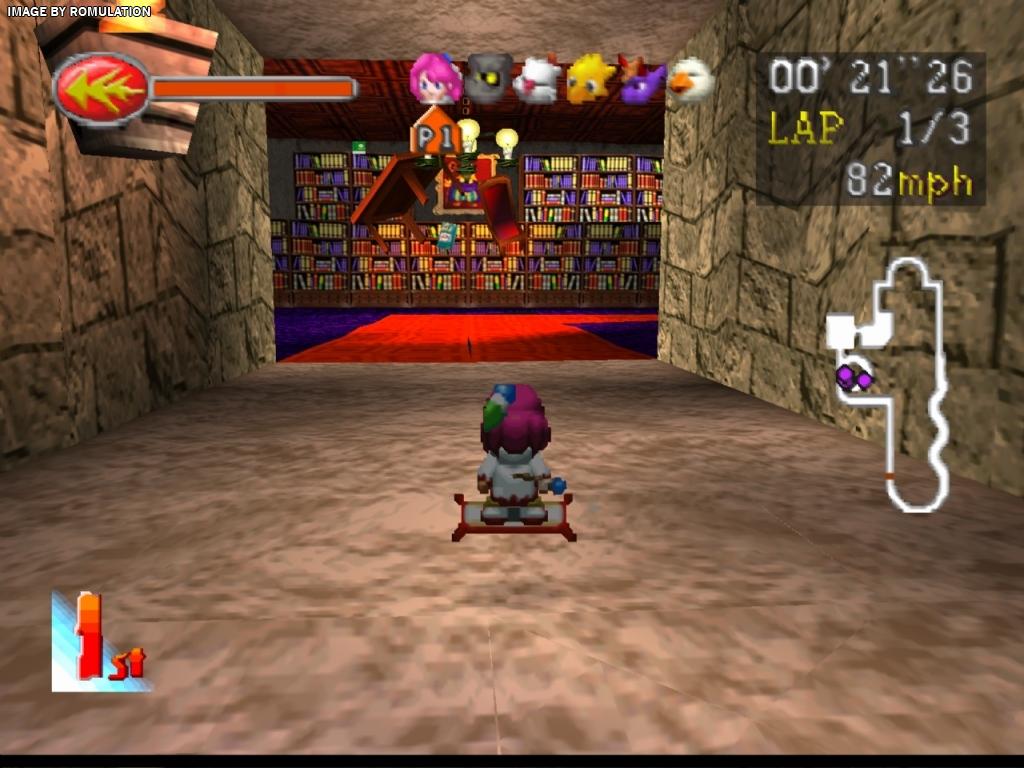Select the pink-haired girl racer portrait

[x=435, y=80]
